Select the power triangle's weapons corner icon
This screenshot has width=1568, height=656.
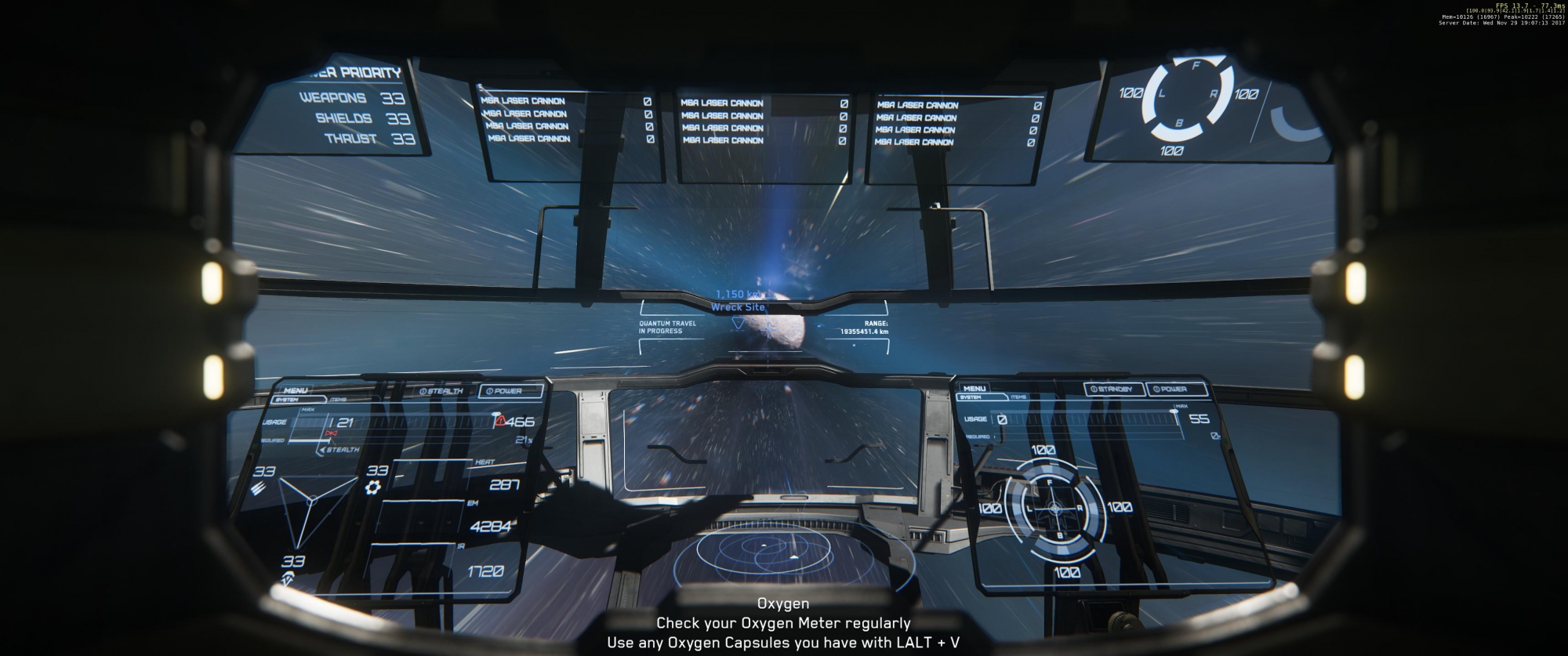[x=260, y=488]
